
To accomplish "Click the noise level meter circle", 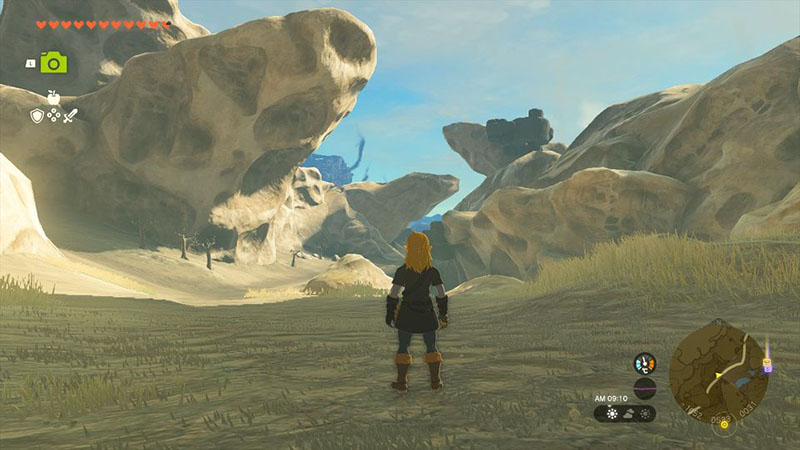I will click(x=645, y=388).
